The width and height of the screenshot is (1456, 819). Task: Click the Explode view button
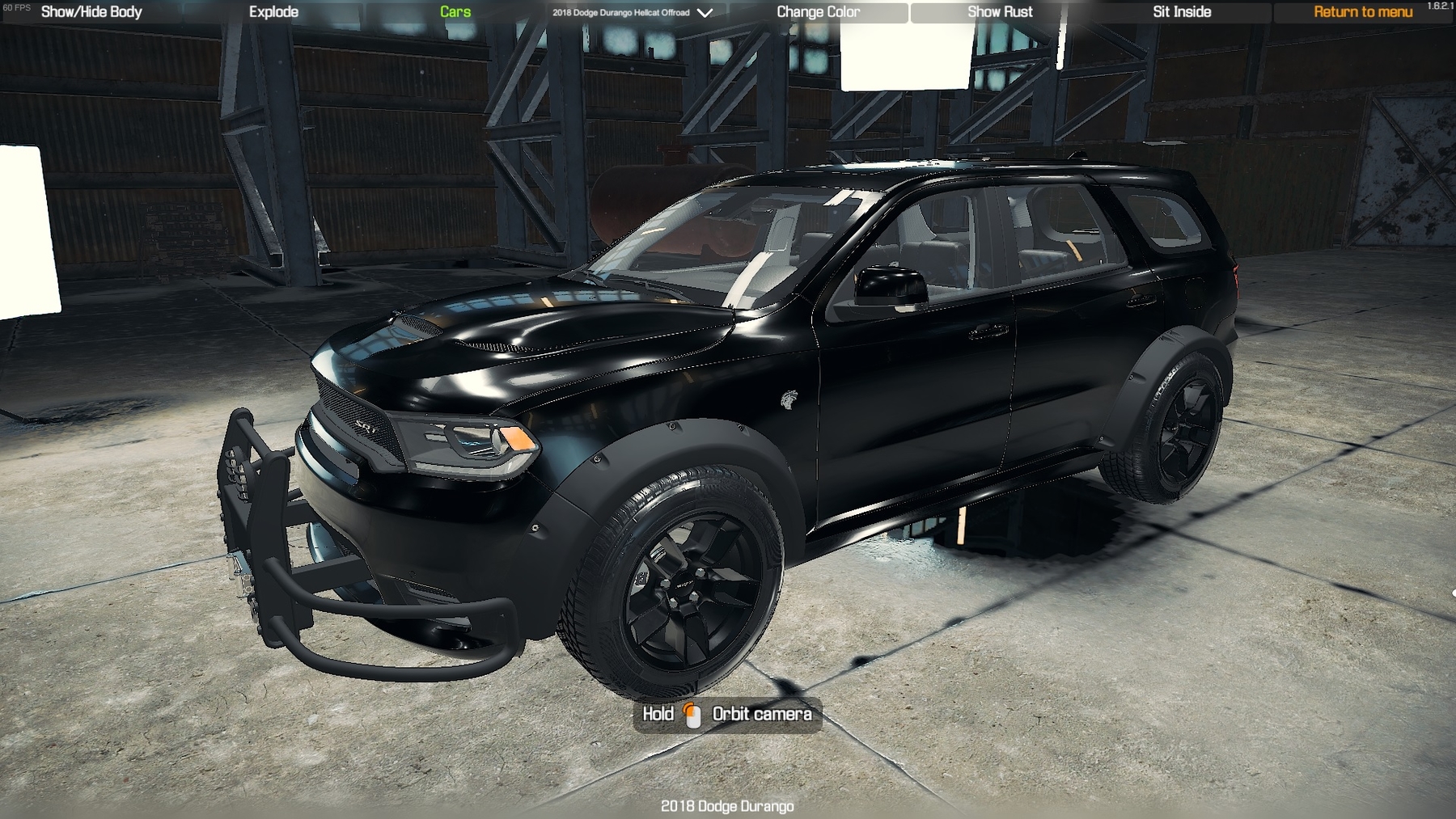273,11
